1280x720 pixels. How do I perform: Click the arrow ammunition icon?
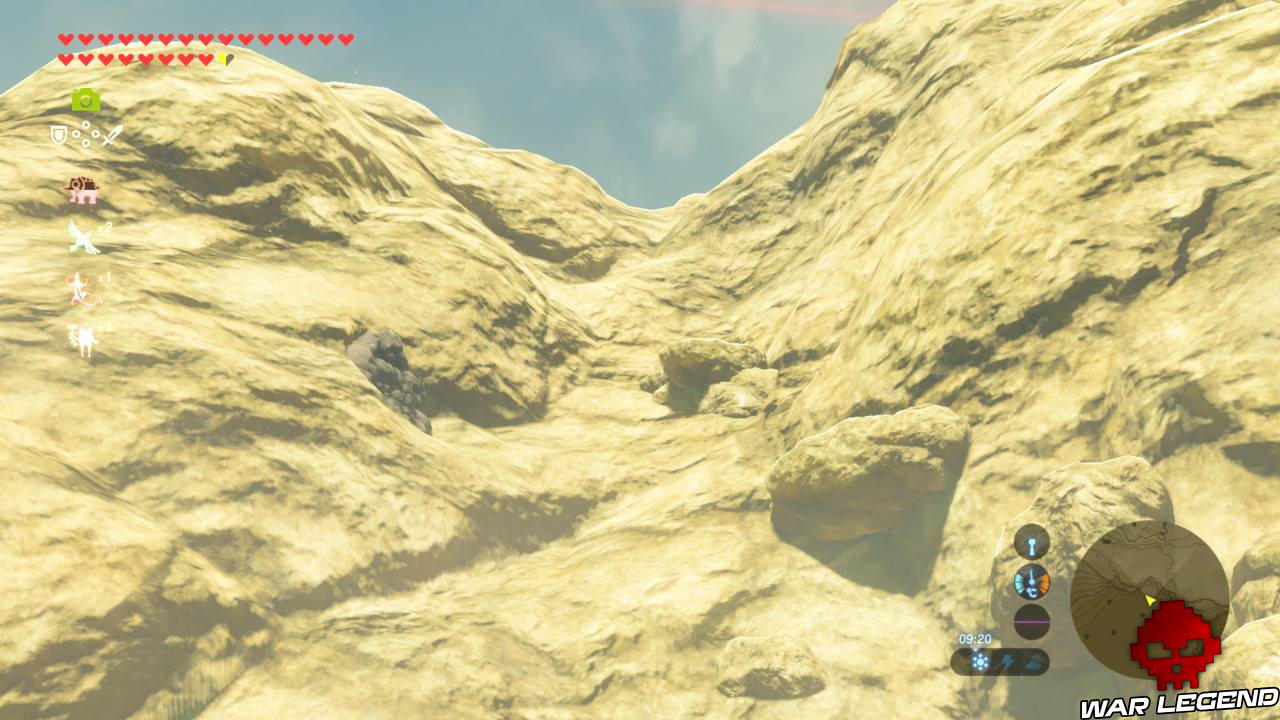point(87,133)
